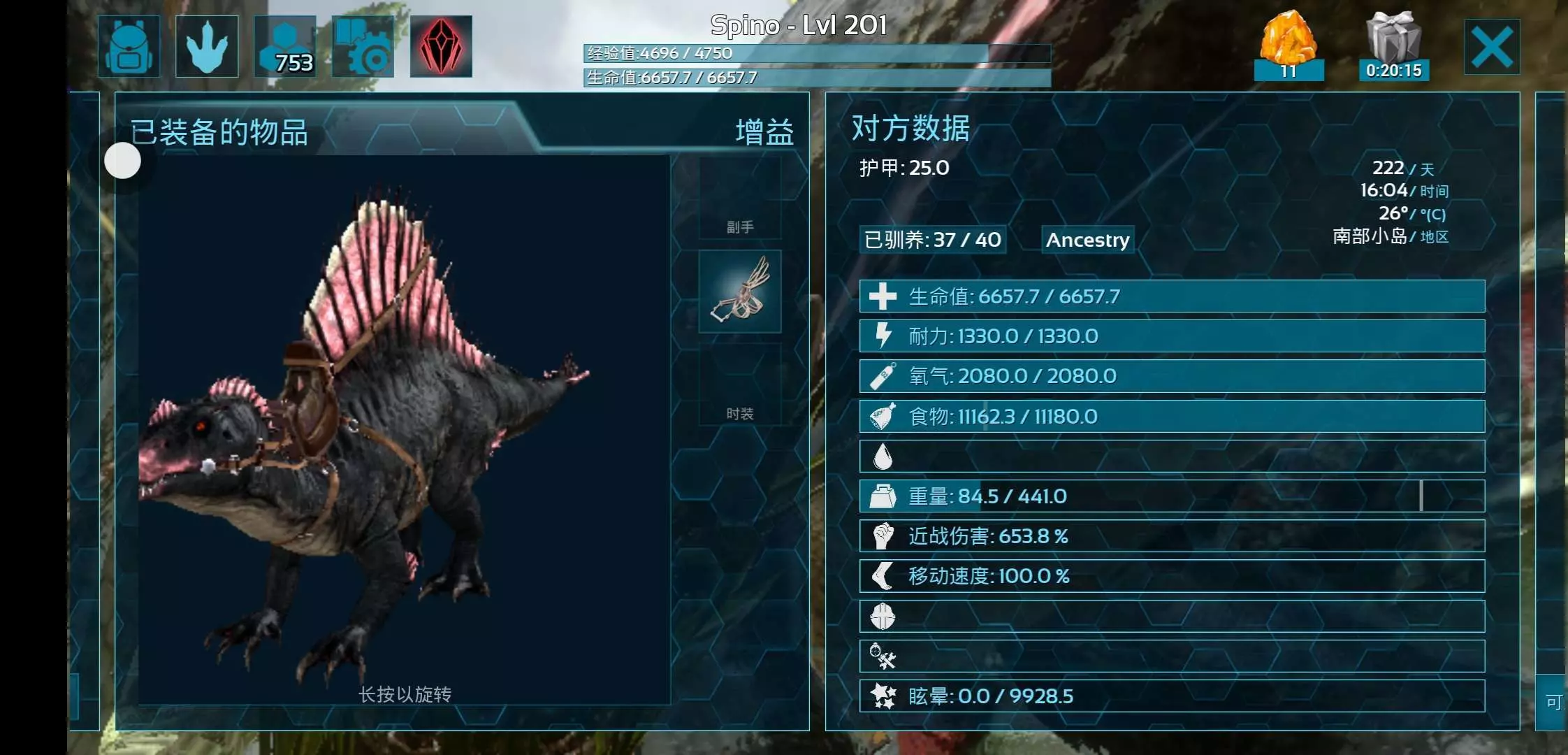This screenshot has height=755, width=1568.
Task: Select the 重量 weight stat row
Action: pyautogui.click(x=1172, y=496)
